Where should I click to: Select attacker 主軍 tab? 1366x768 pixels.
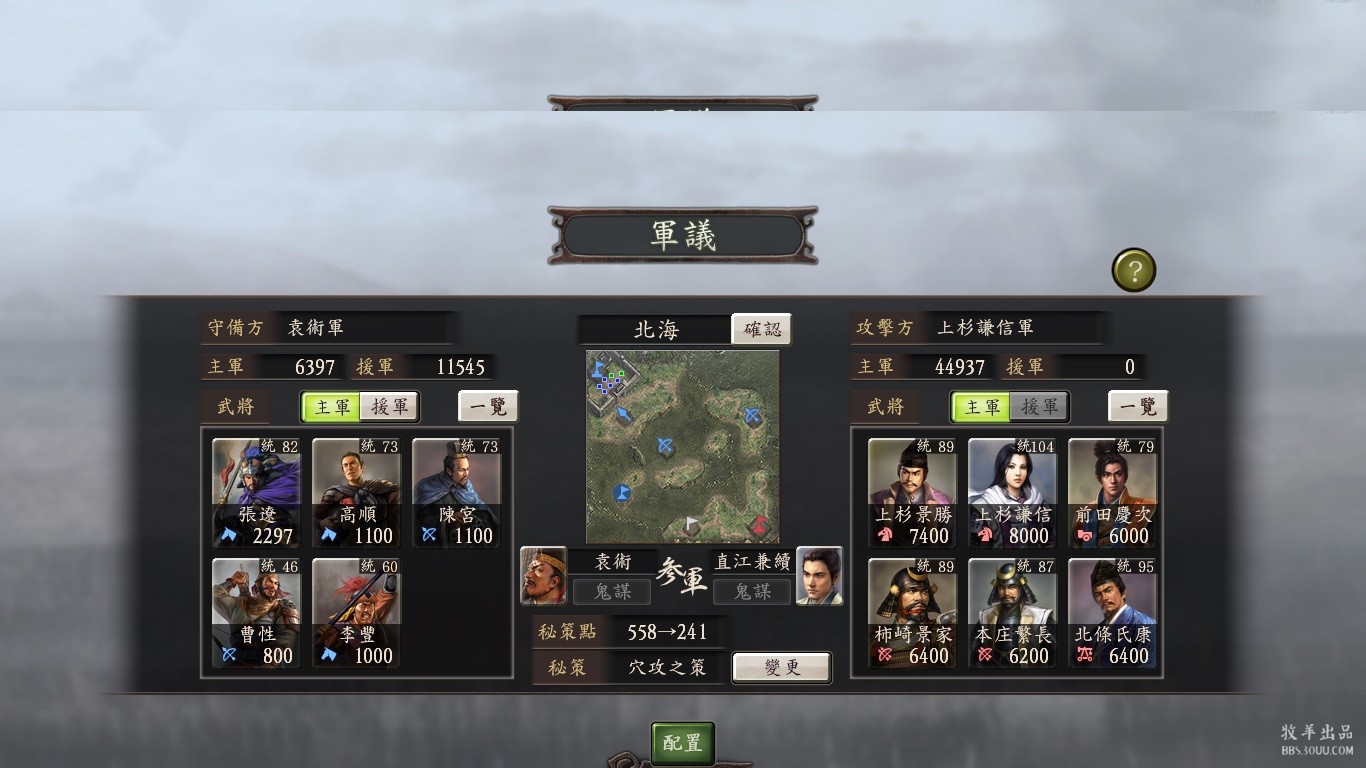(x=982, y=407)
